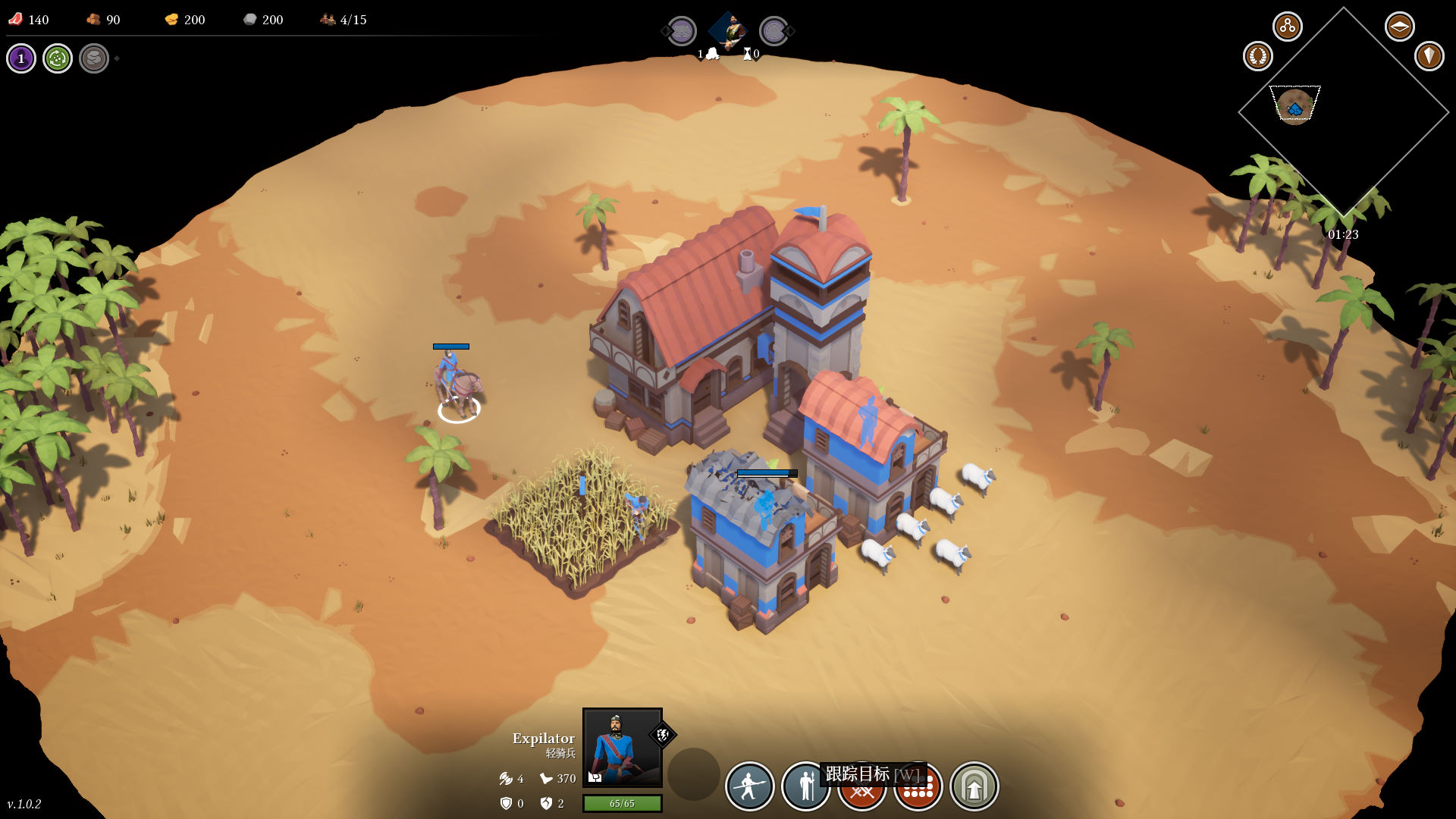Click the green circular arrows icon

pos(58,58)
